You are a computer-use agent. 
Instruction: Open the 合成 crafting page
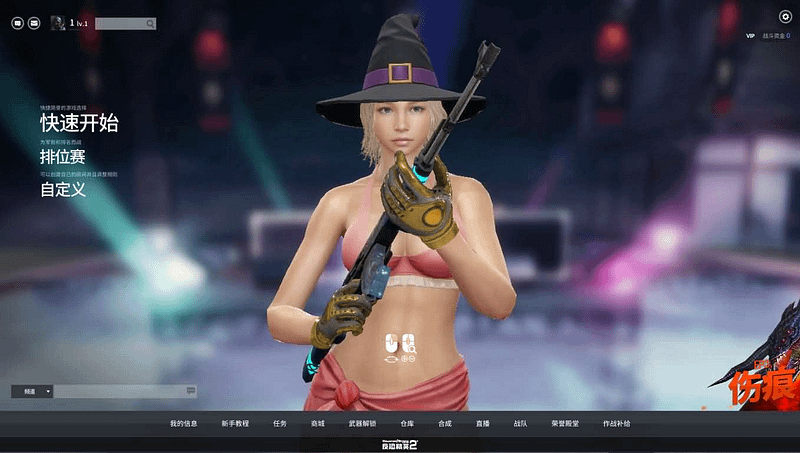pos(445,424)
